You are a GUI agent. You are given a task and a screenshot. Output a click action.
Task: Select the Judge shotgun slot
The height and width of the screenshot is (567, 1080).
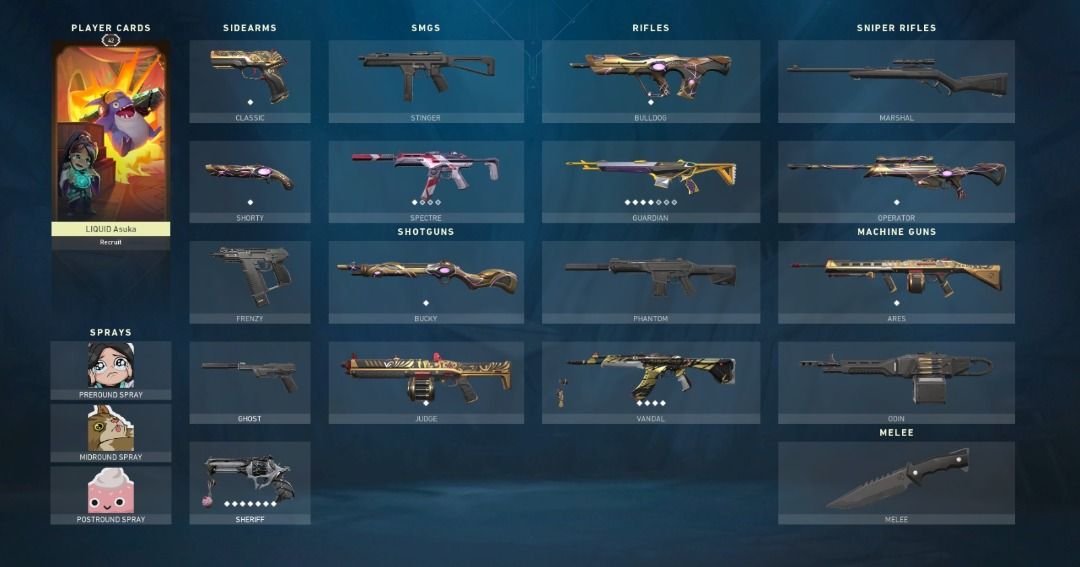pos(426,381)
